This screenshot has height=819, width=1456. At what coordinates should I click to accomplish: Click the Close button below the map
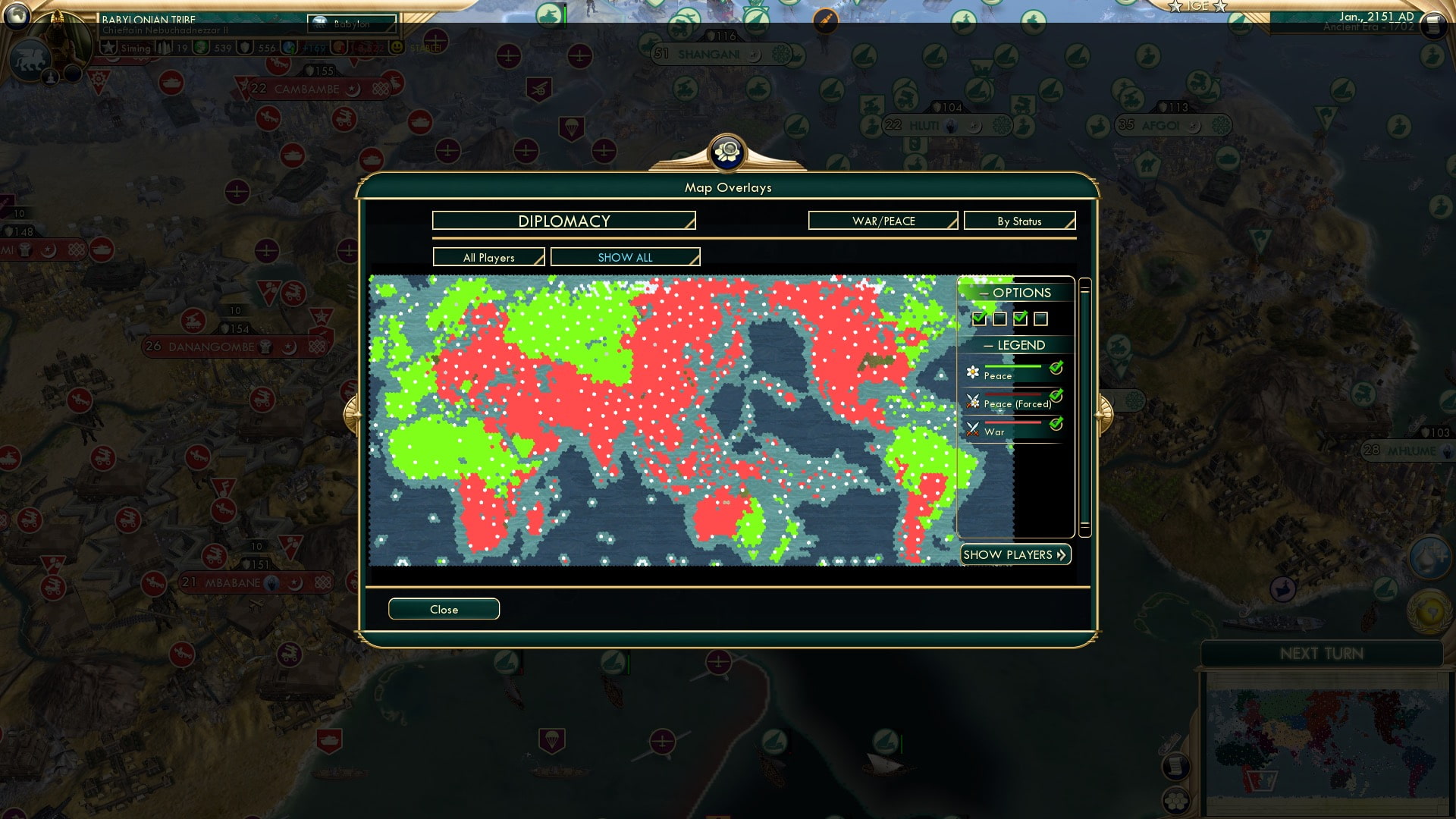[444, 609]
